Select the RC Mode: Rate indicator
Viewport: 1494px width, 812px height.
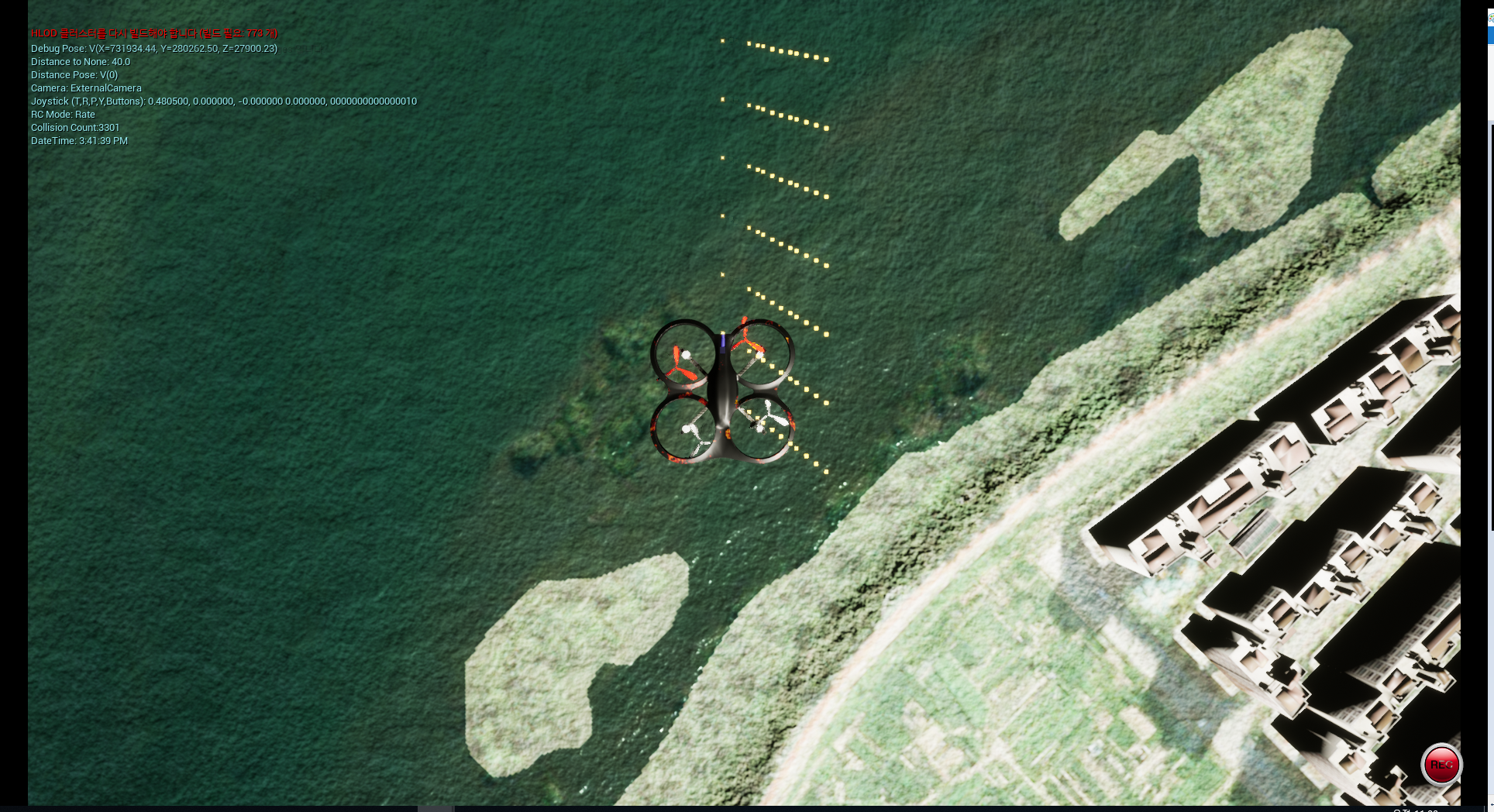pos(62,114)
